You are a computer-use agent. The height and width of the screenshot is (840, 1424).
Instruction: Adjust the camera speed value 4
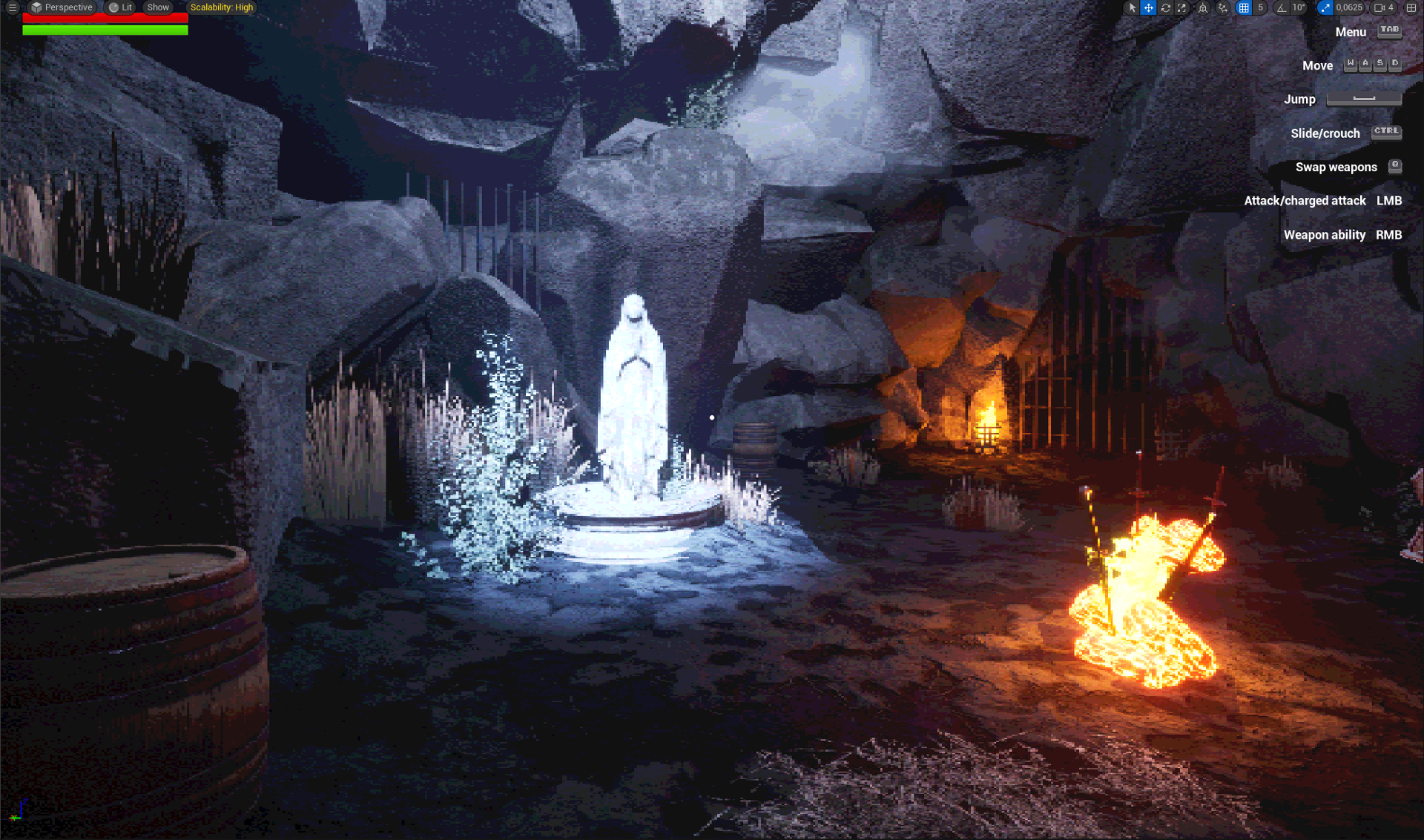pos(1390,7)
